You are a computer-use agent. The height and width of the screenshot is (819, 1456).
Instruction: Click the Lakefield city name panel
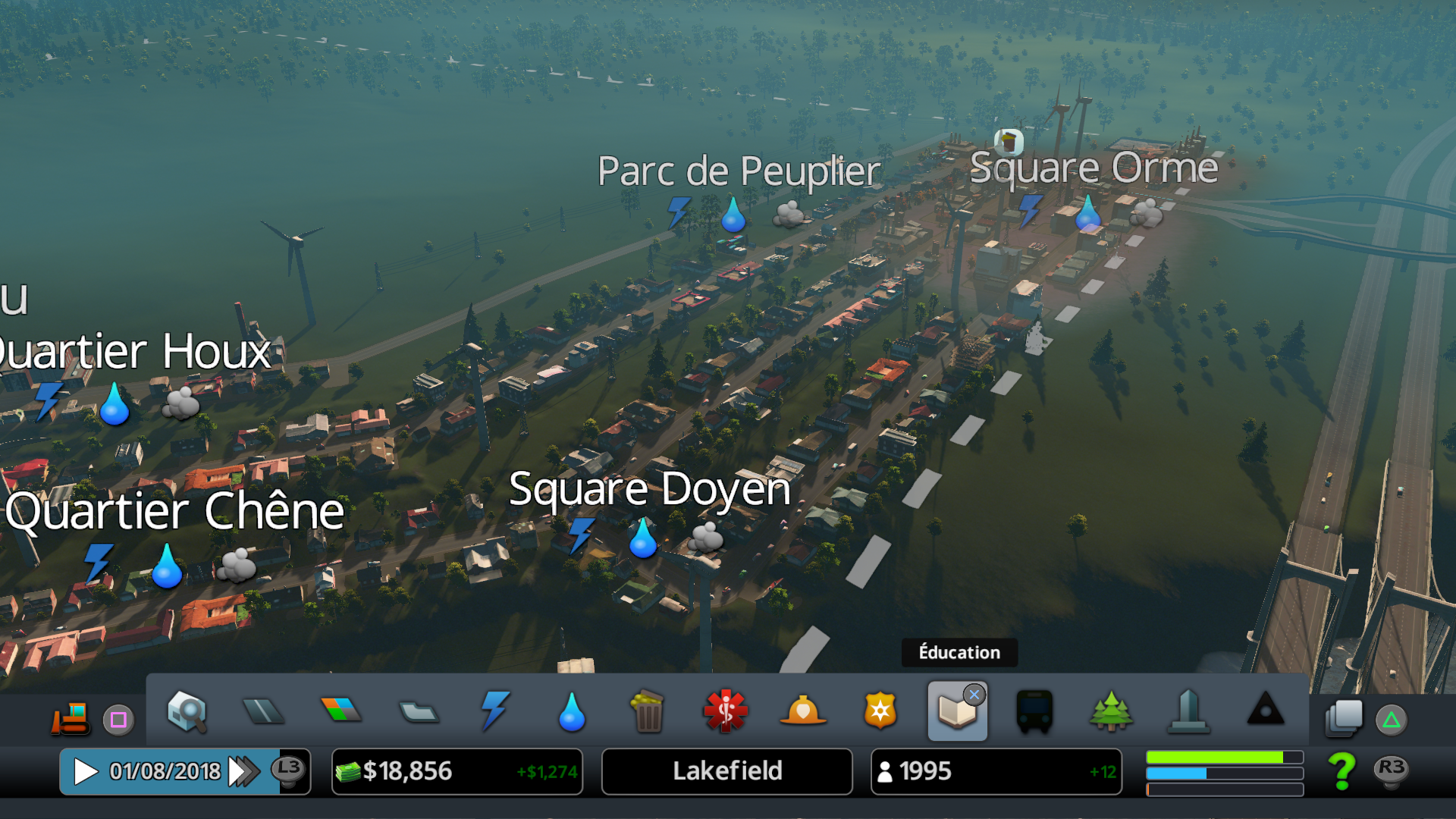point(726,772)
